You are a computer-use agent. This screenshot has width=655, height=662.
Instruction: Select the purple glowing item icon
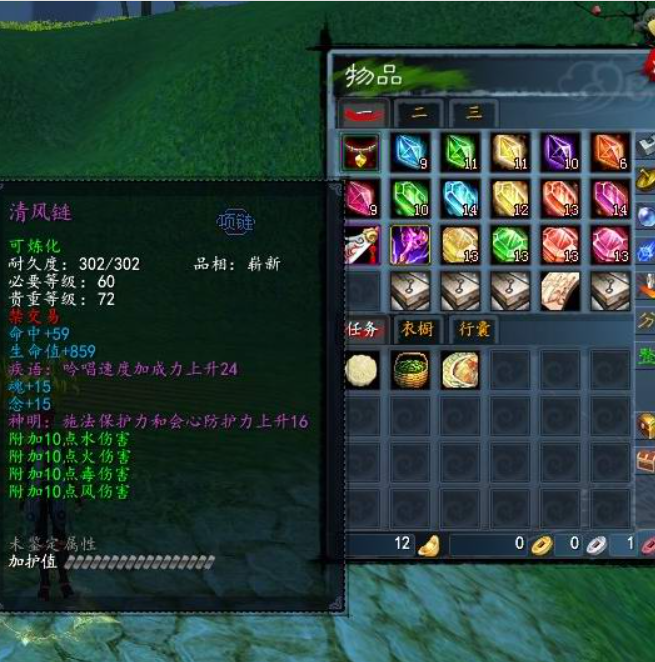coord(411,244)
